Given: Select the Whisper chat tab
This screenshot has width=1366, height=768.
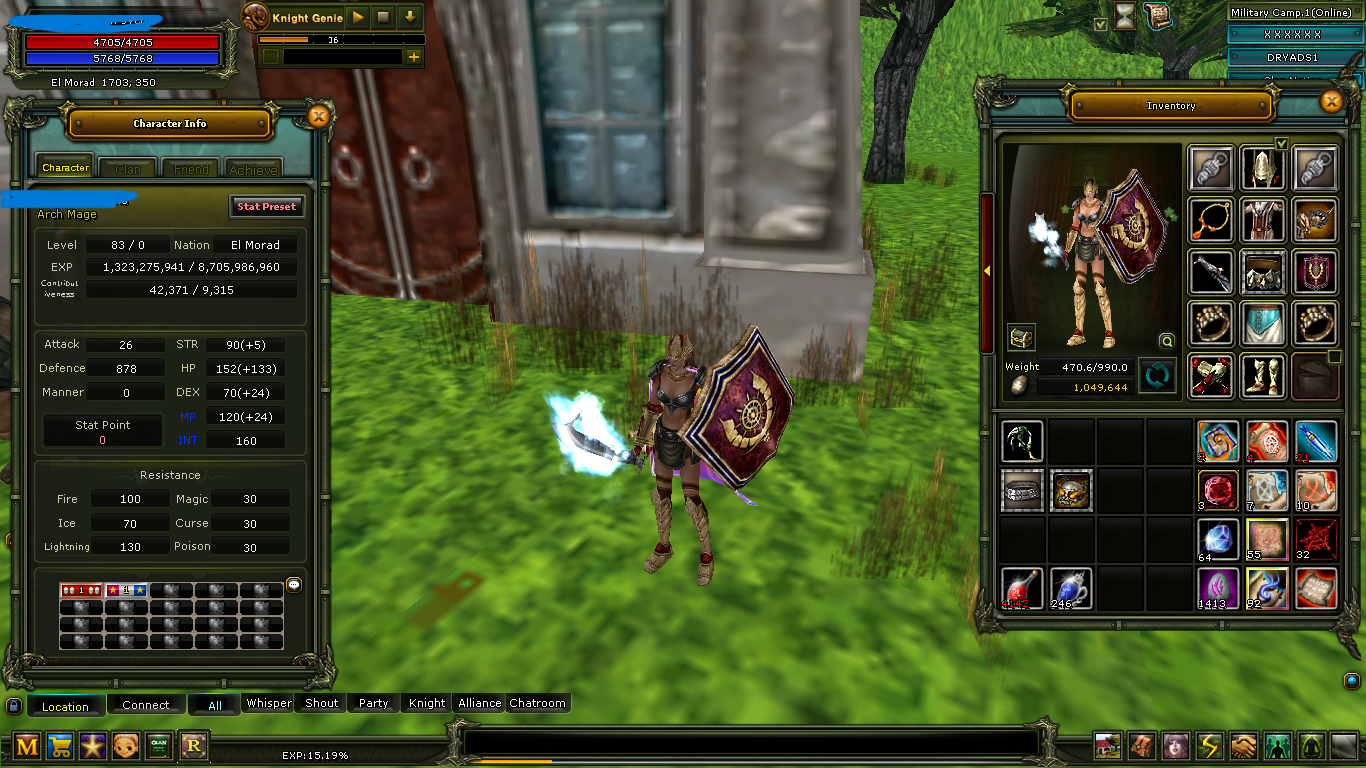Looking at the screenshot, I should coord(268,704).
